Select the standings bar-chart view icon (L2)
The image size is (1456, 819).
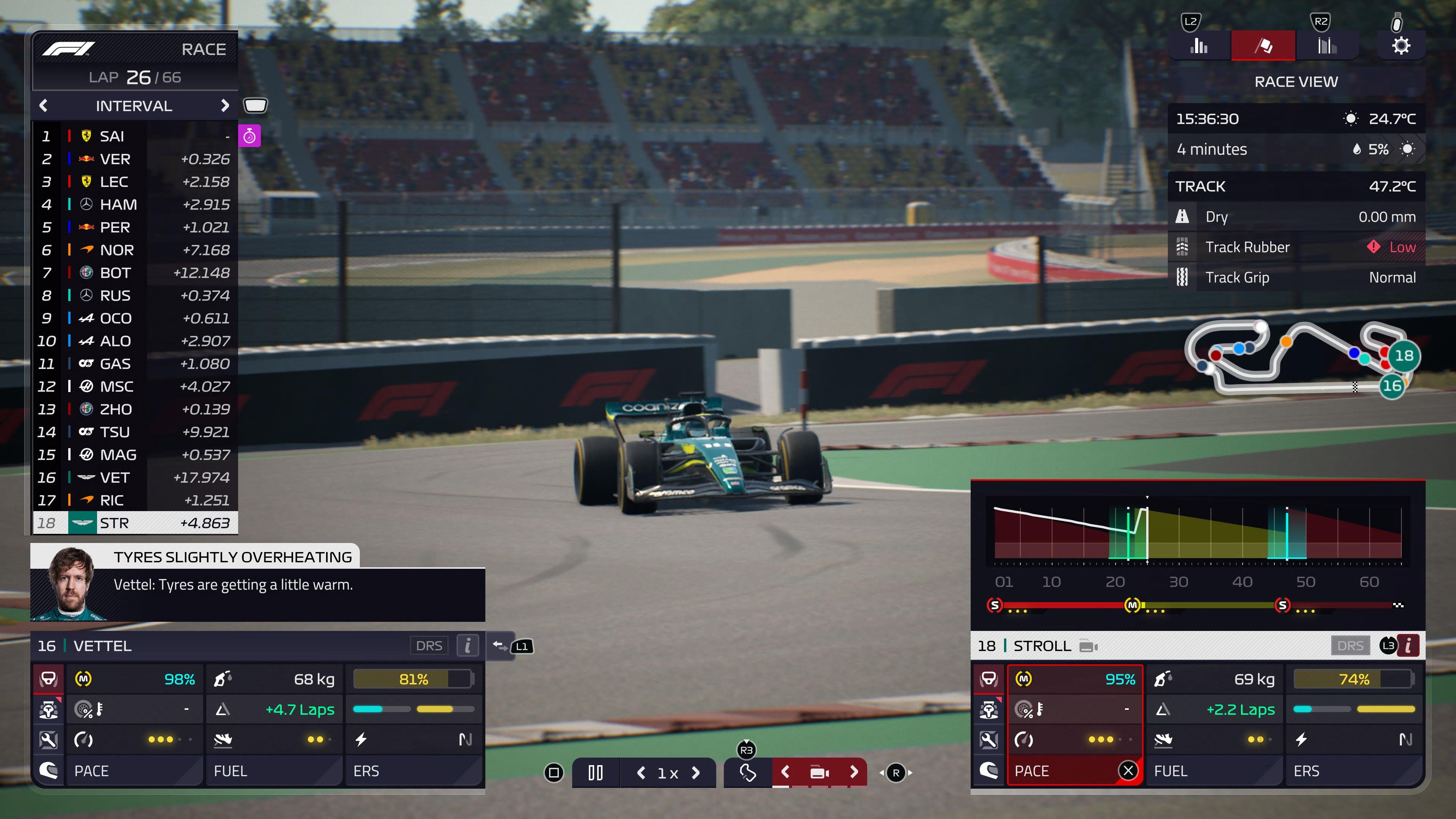point(1199,45)
